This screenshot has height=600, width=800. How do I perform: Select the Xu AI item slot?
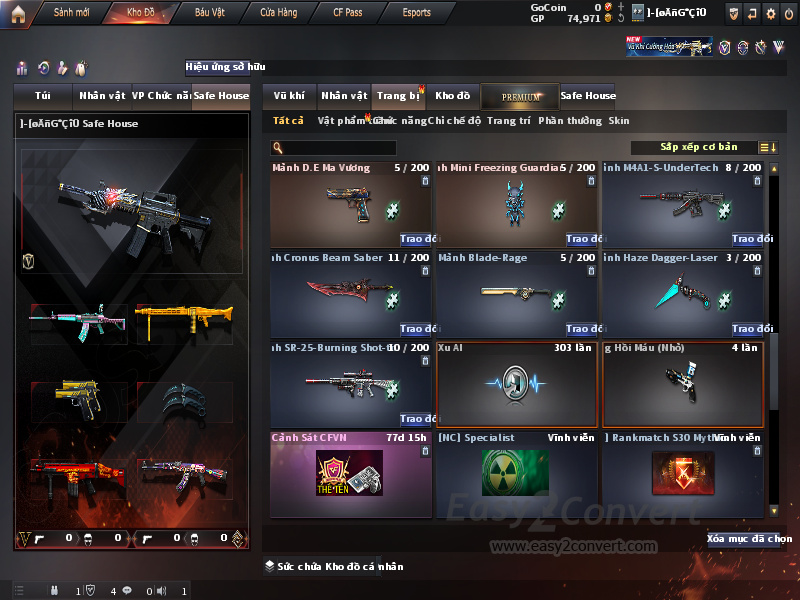[516, 384]
